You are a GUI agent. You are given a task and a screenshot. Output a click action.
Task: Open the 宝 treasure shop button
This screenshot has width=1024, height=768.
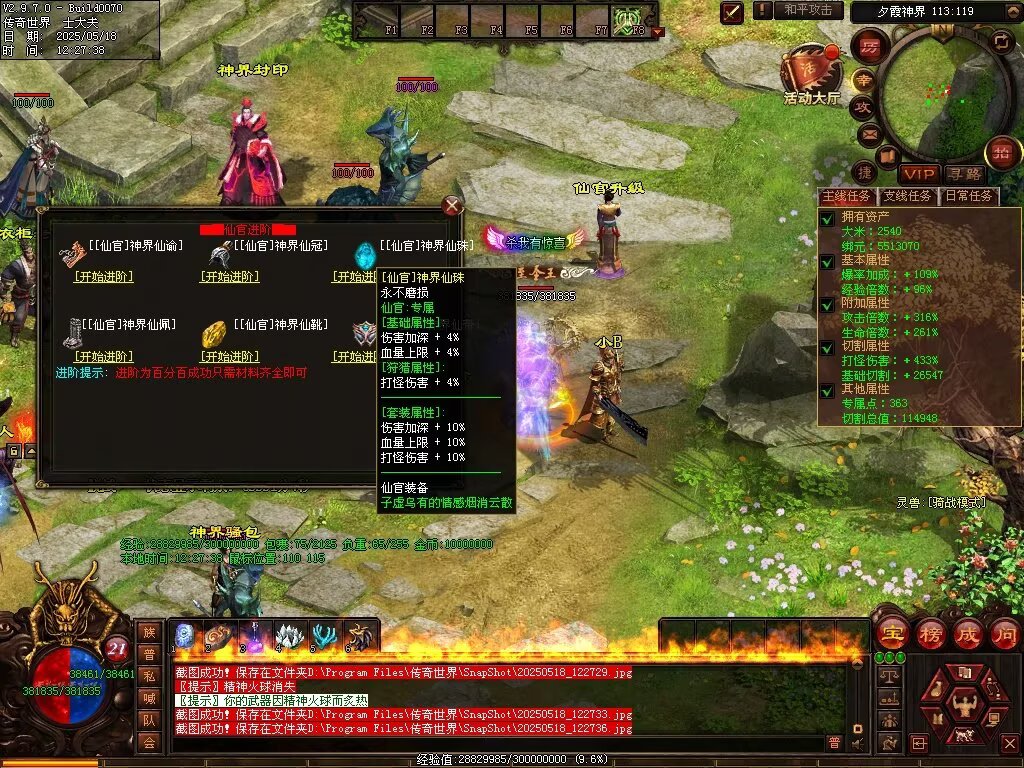pos(891,633)
